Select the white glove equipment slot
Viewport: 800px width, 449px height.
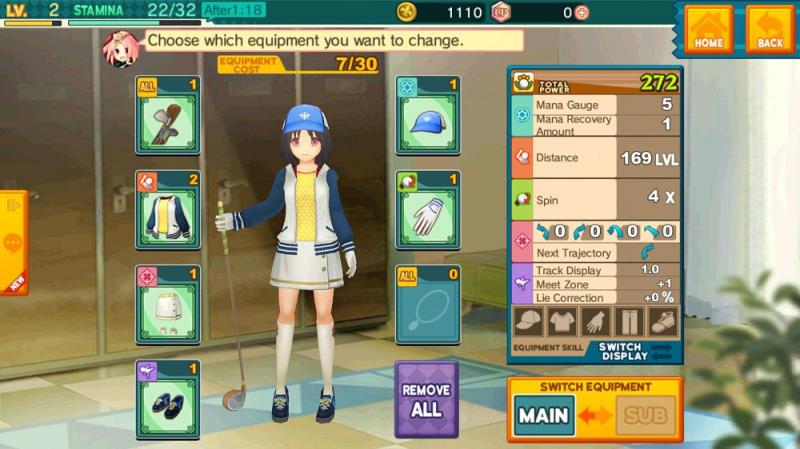(x=428, y=210)
